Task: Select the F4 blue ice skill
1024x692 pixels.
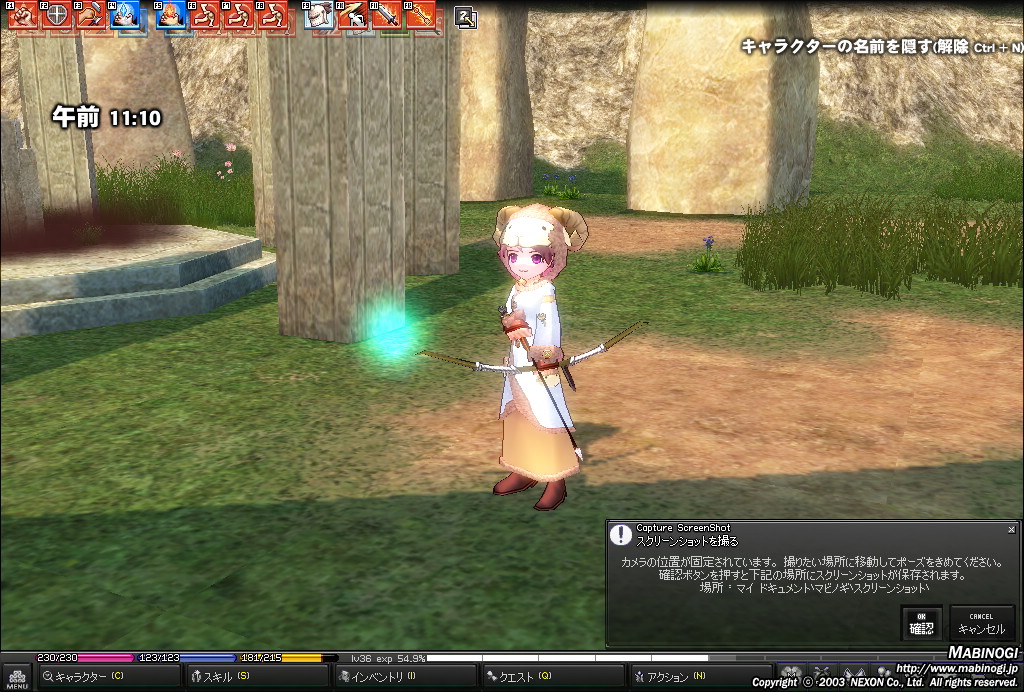Action: pyautogui.click(x=125, y=15)
